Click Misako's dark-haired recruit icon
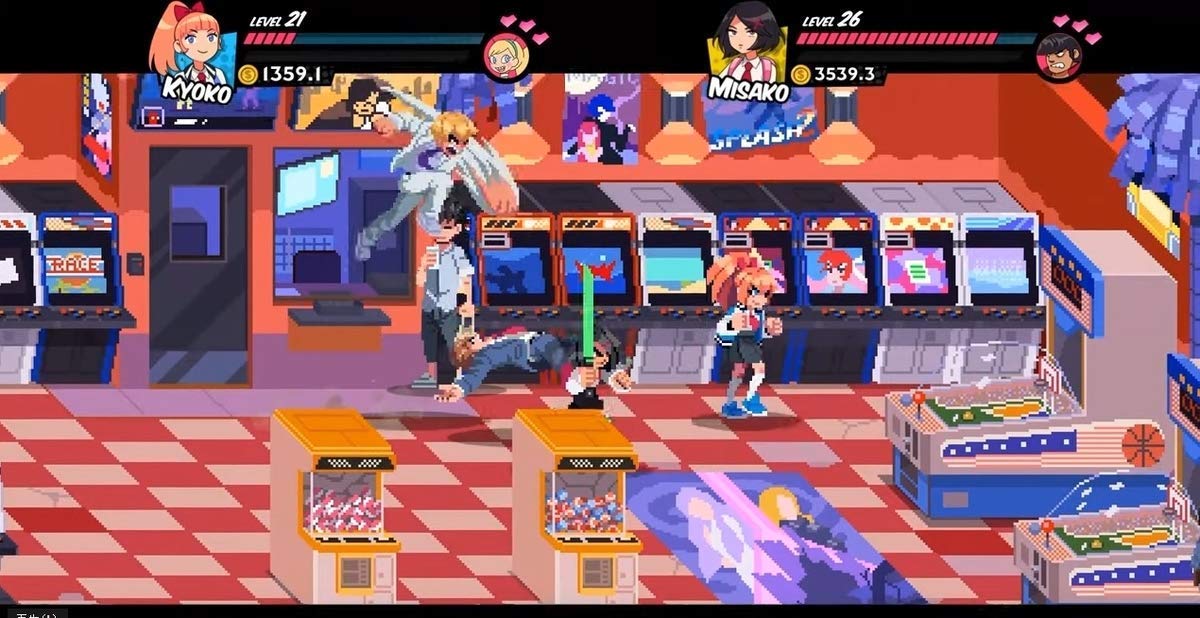Viewport: 1200px width, 618px height. tap(1059, 55)
